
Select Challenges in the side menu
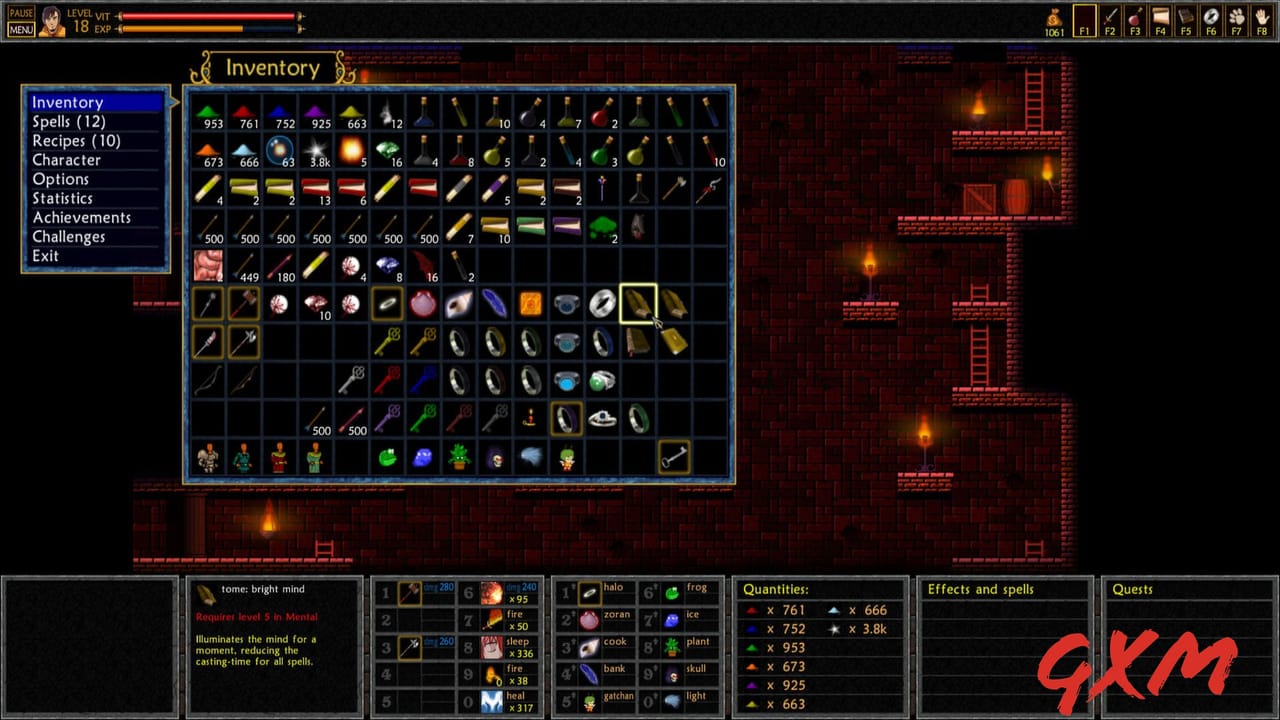tap(68, 237)
